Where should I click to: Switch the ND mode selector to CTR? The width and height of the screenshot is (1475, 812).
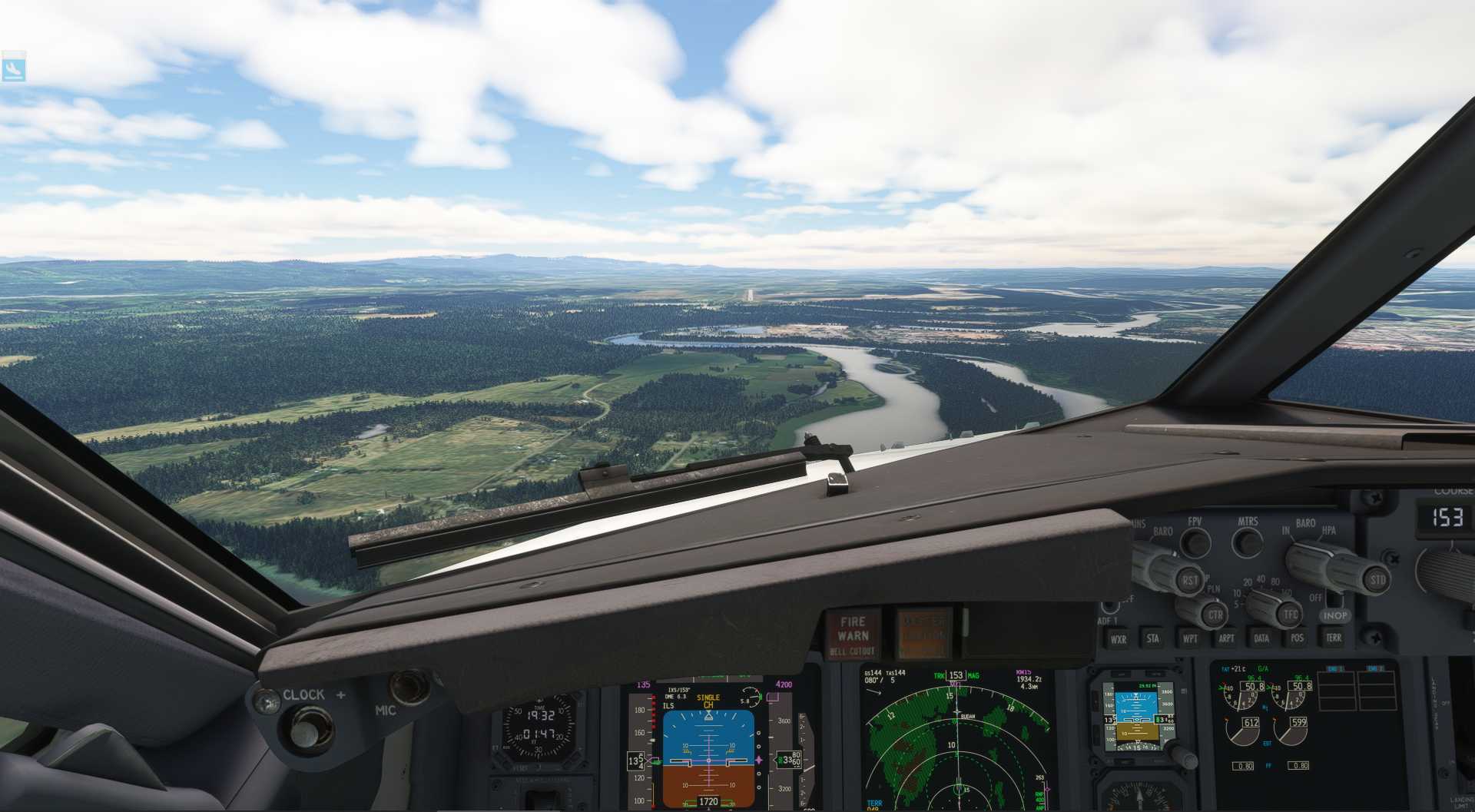[x=1214, y=615]
